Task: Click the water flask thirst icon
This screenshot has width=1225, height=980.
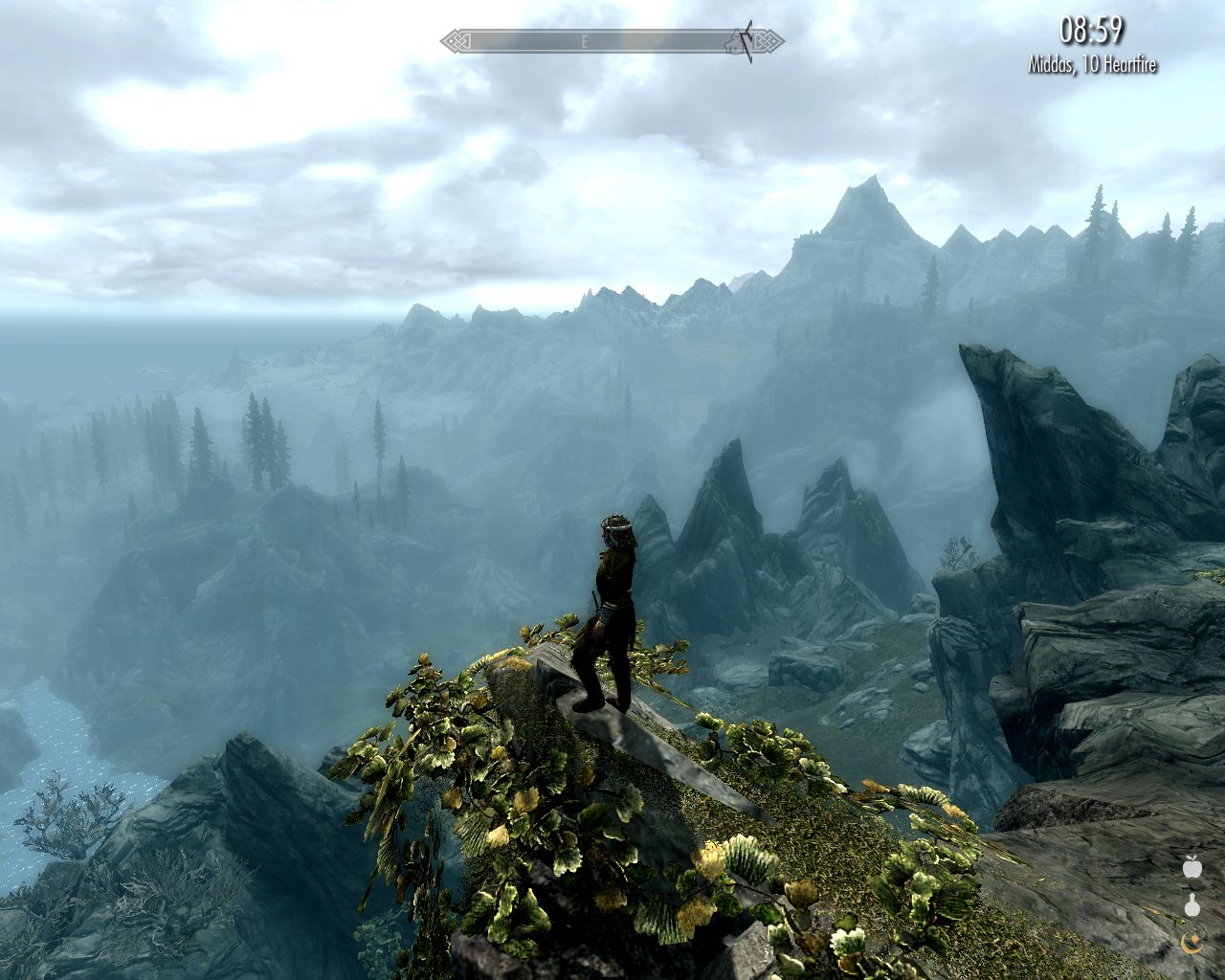Action: click(x=1192, y=905)
